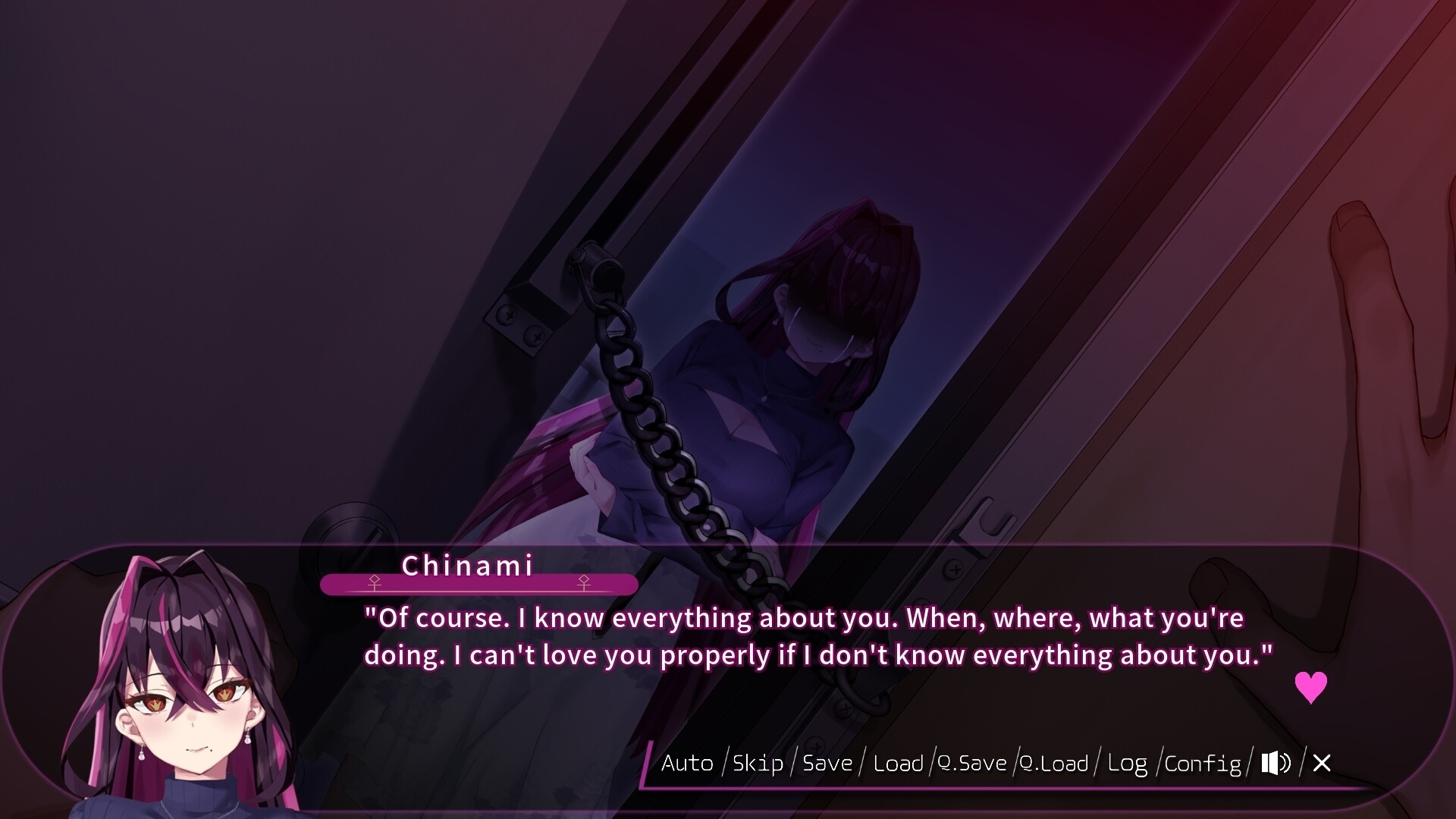The image size is (1456, 819).
Task: Click the speaker voice replay icon
Action: click(x=1276, y=763)
